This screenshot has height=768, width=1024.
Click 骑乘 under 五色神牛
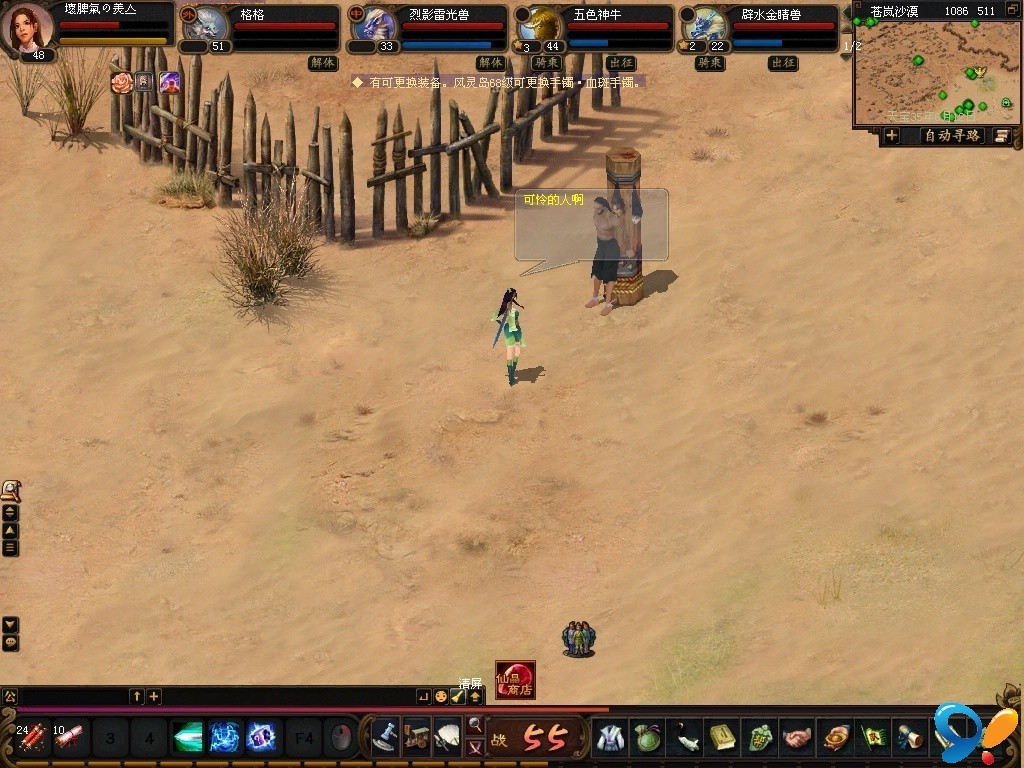[x=546, y=63]
